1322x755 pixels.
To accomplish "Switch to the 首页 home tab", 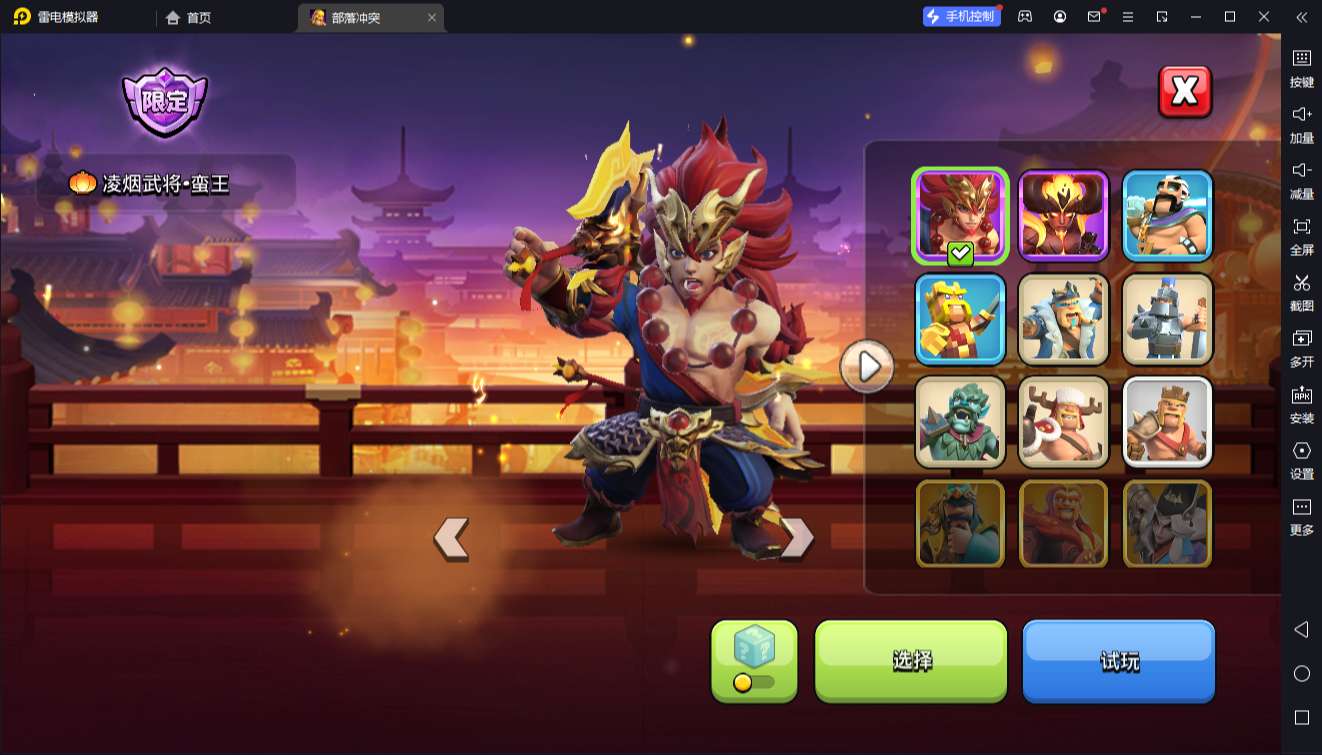I will click(188, 17).
